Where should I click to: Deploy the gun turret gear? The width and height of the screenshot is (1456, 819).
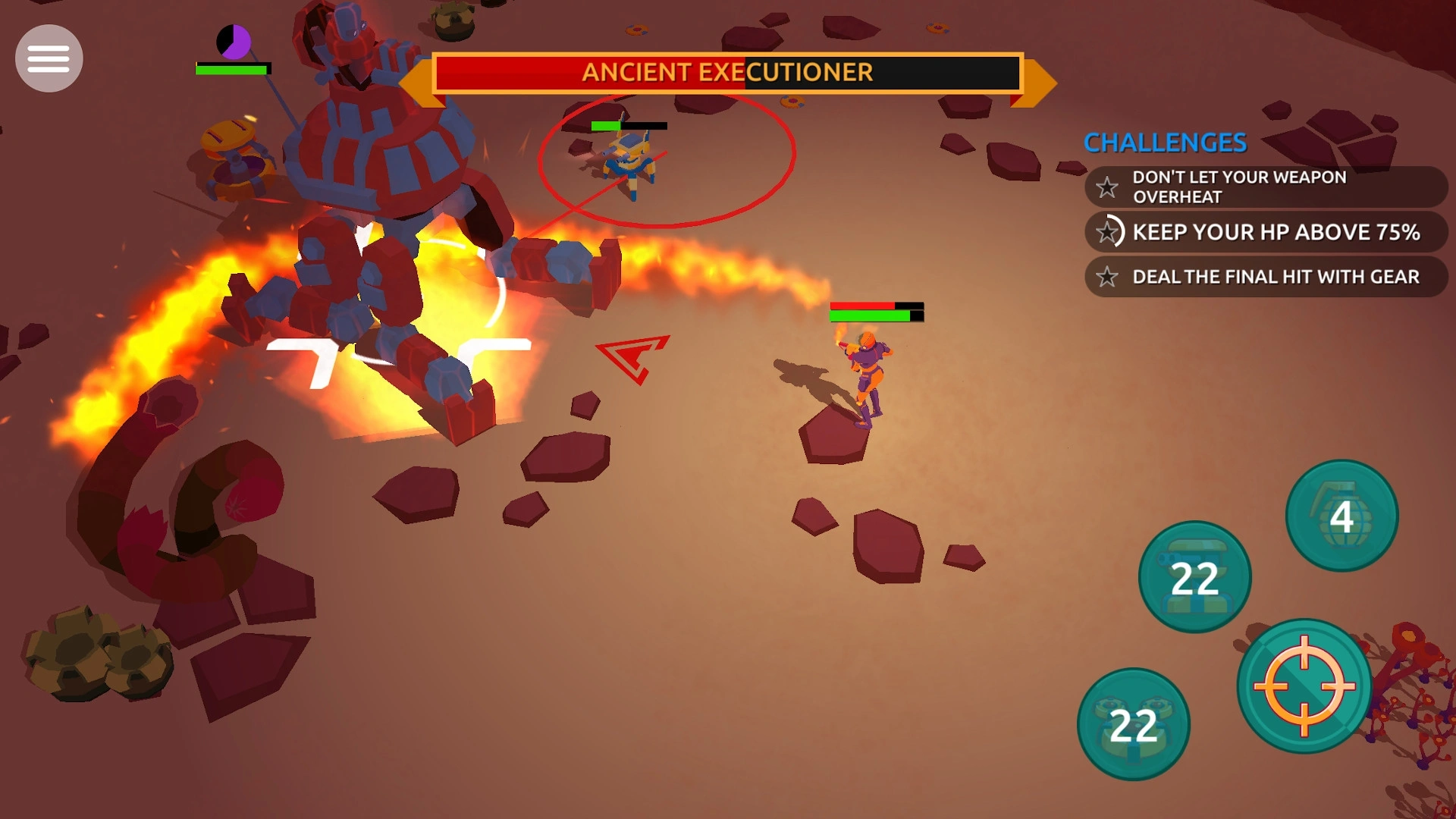click(1194, 577)
